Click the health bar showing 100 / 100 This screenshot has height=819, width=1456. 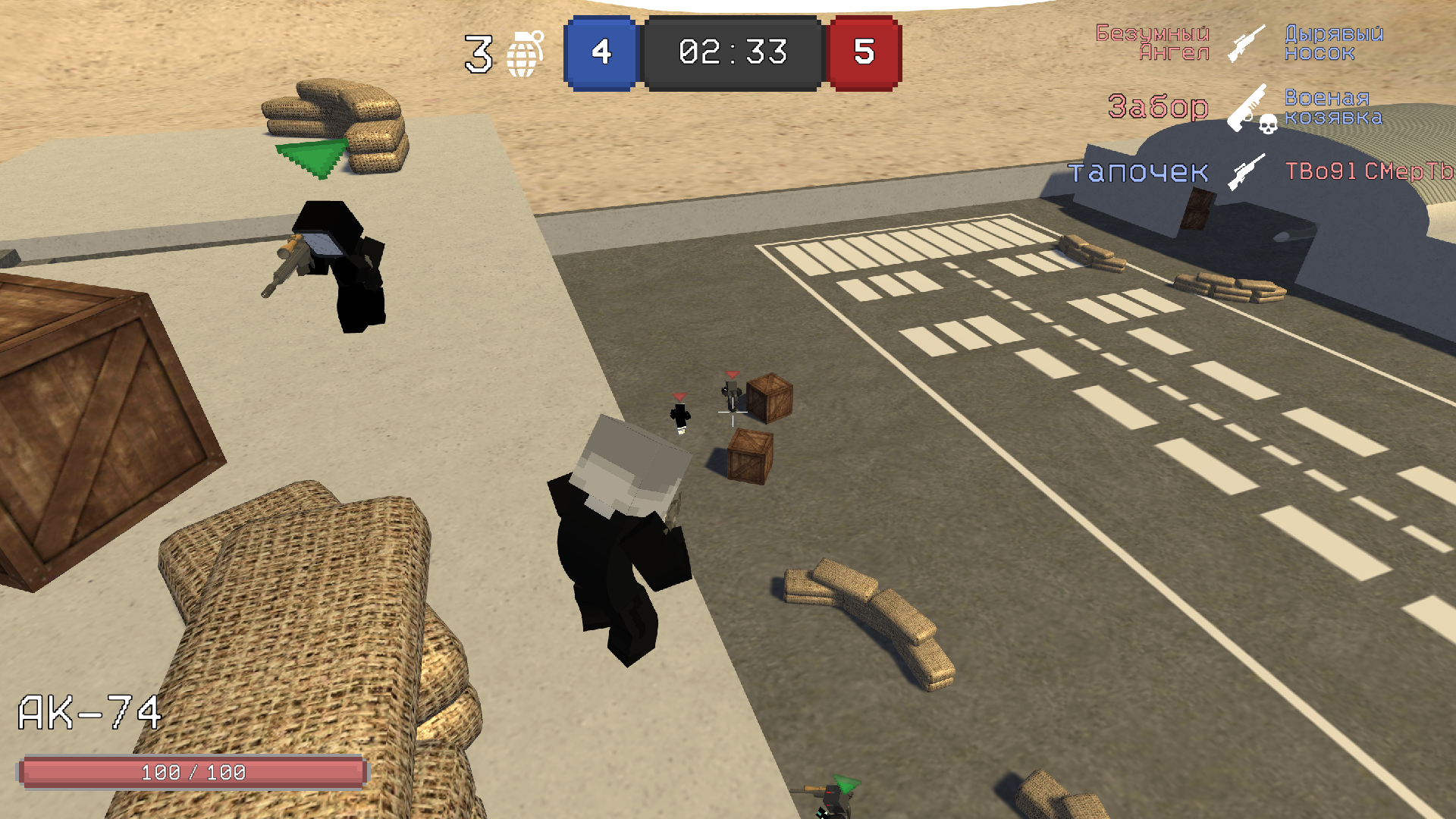192,773
